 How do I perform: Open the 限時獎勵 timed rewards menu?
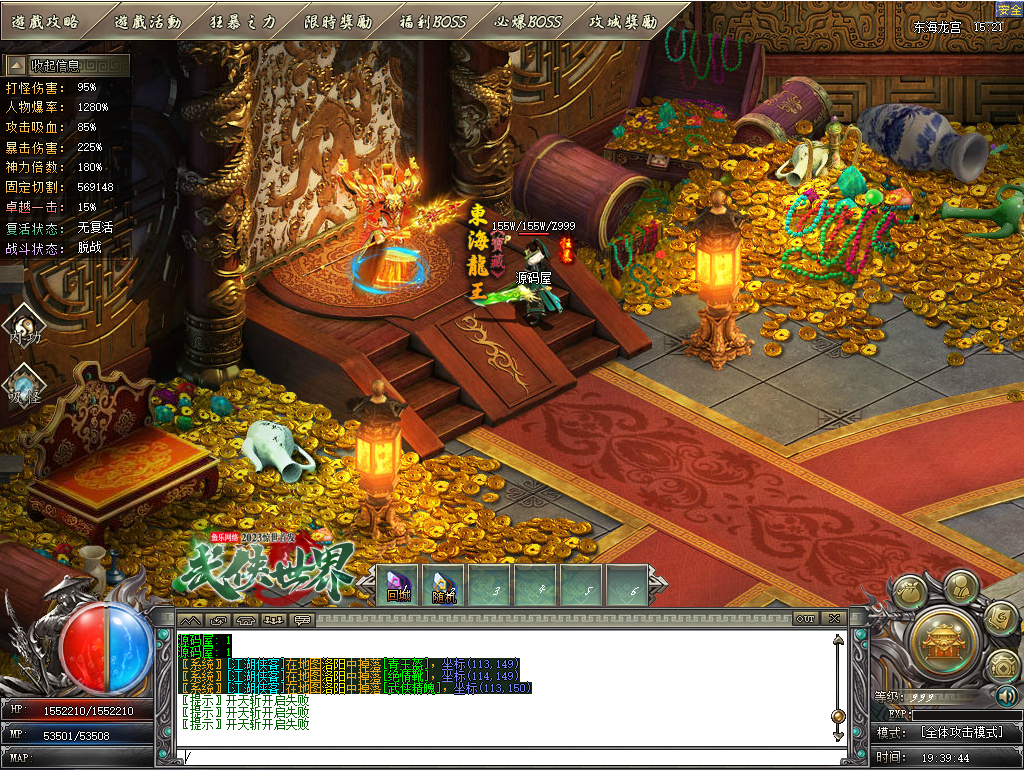337,21
